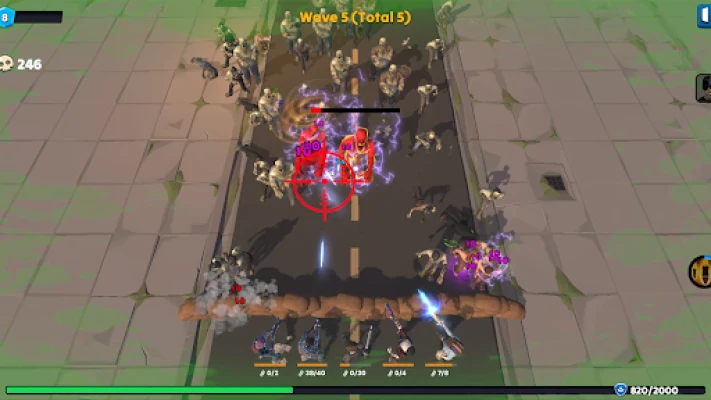
Task: Open the masked character portrait icon
Action: coord(703,88)
